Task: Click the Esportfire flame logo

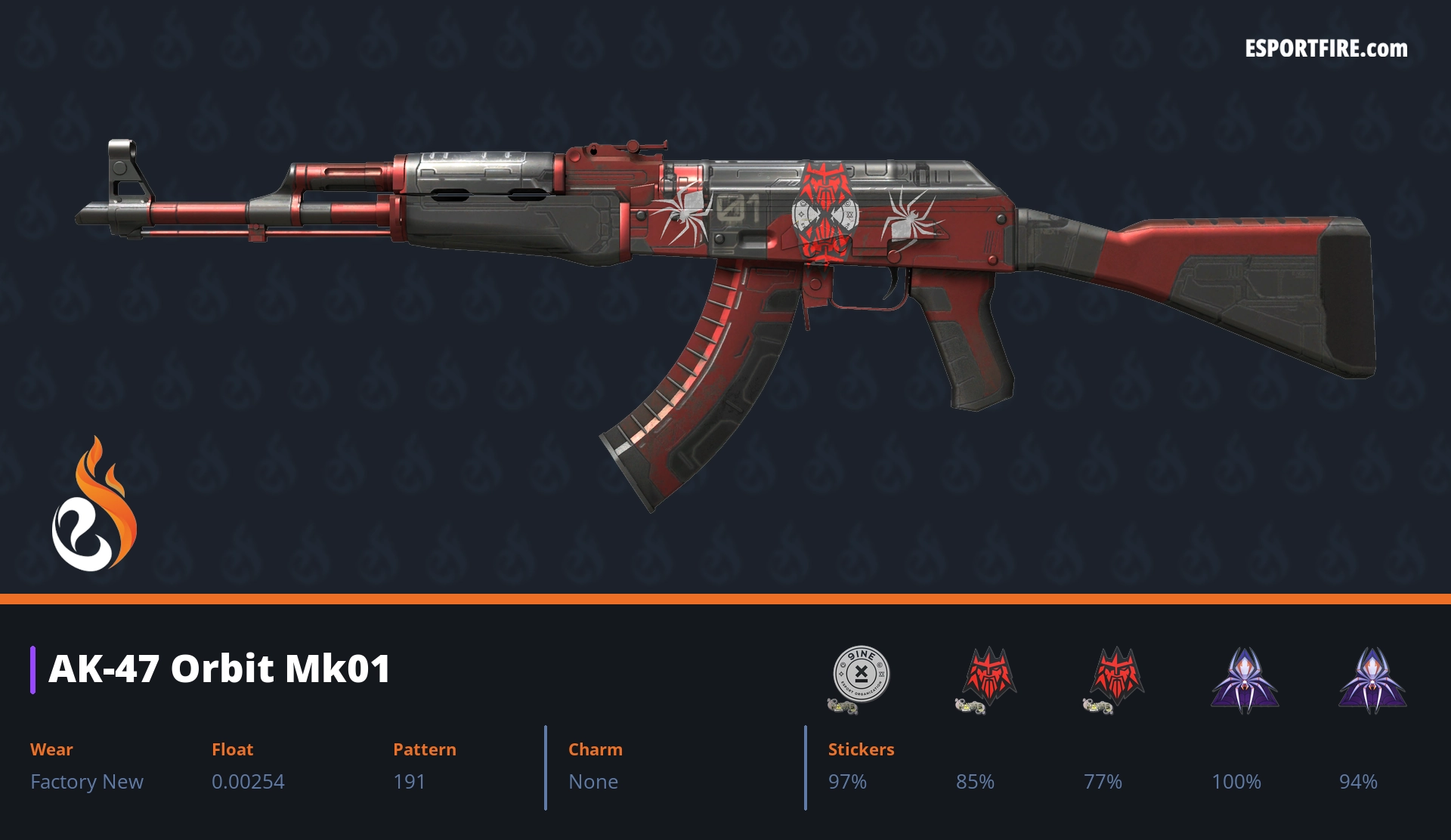Action: [94, 505]
